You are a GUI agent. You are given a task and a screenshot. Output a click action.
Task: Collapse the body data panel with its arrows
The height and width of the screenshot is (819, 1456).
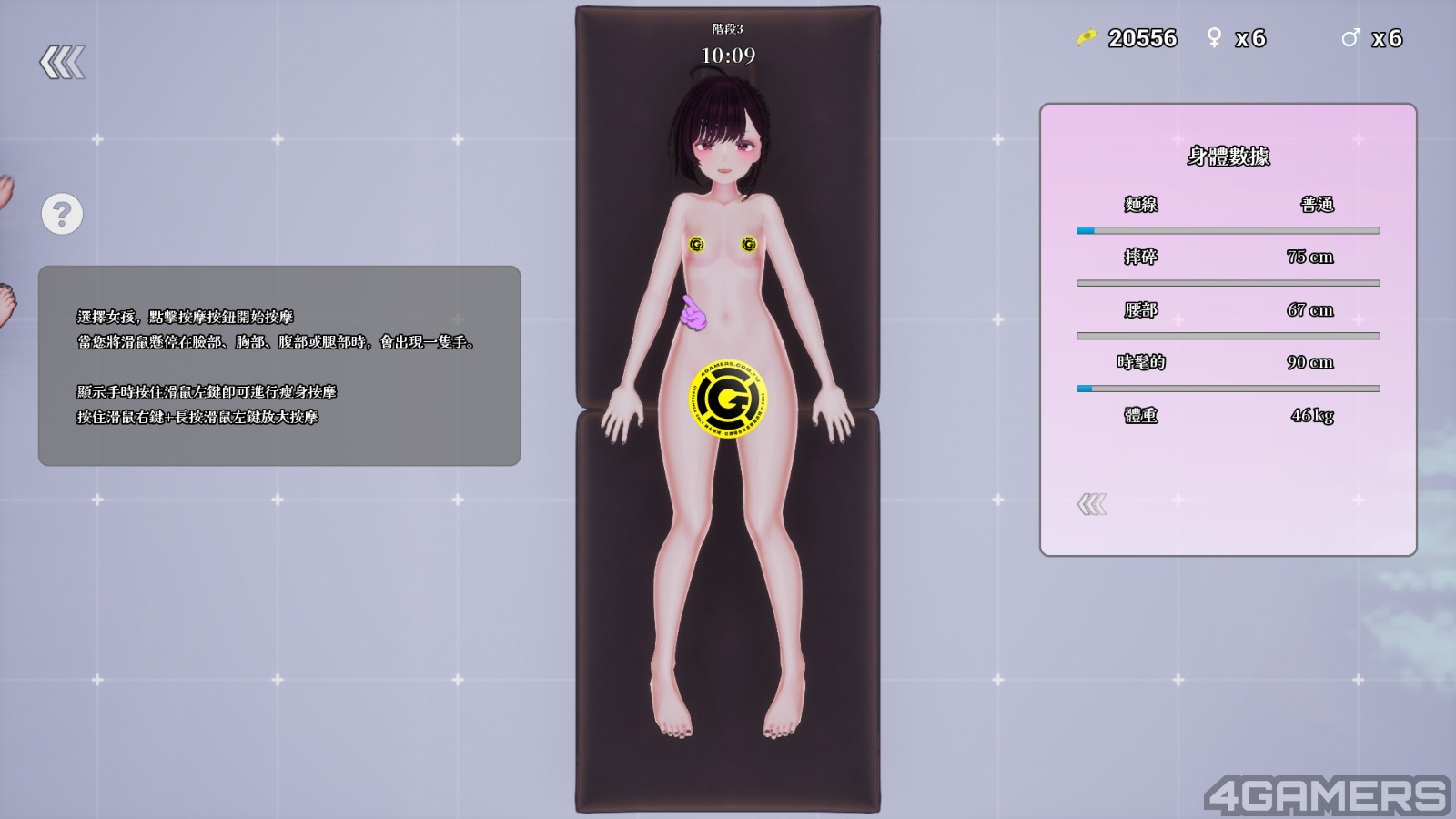[x=1092, y=504]
